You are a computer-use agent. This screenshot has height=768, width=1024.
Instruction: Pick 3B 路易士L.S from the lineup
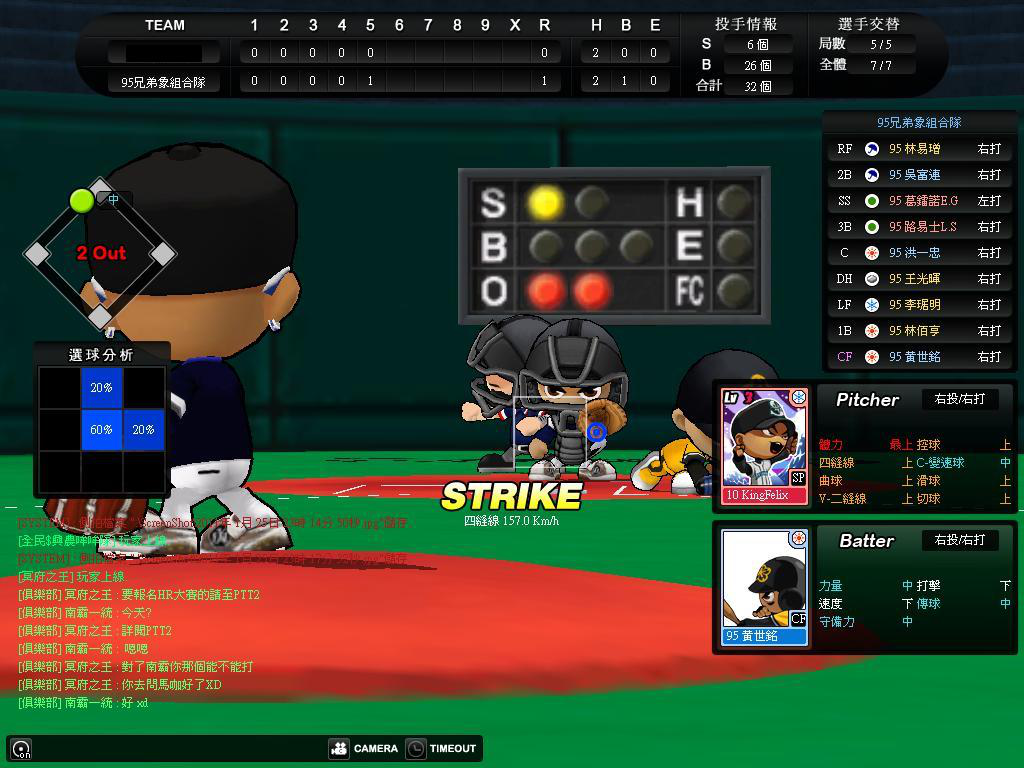tap(918, 227)
